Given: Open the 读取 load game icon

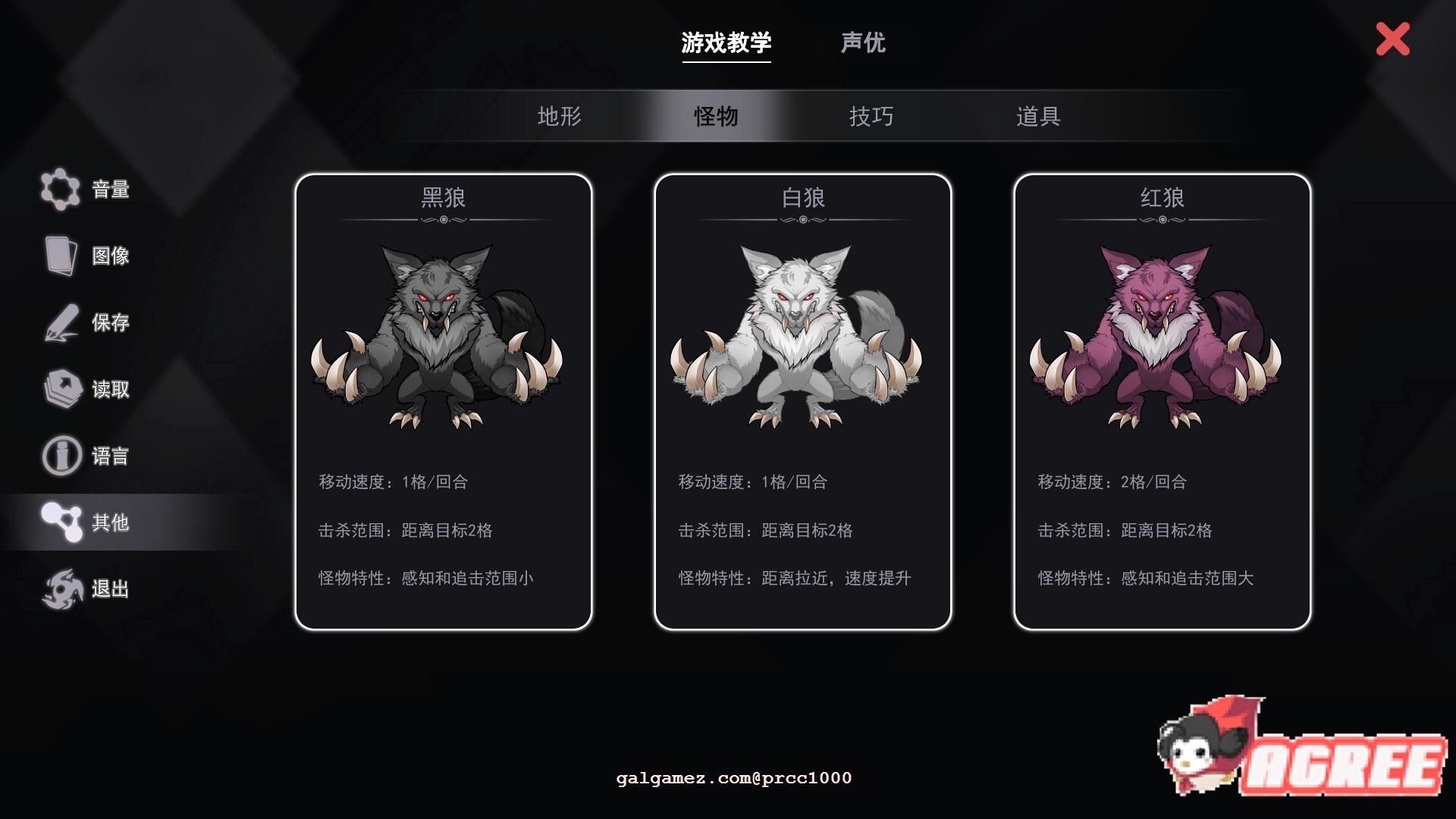Looking at the screenshot, I should click(61, 389).
